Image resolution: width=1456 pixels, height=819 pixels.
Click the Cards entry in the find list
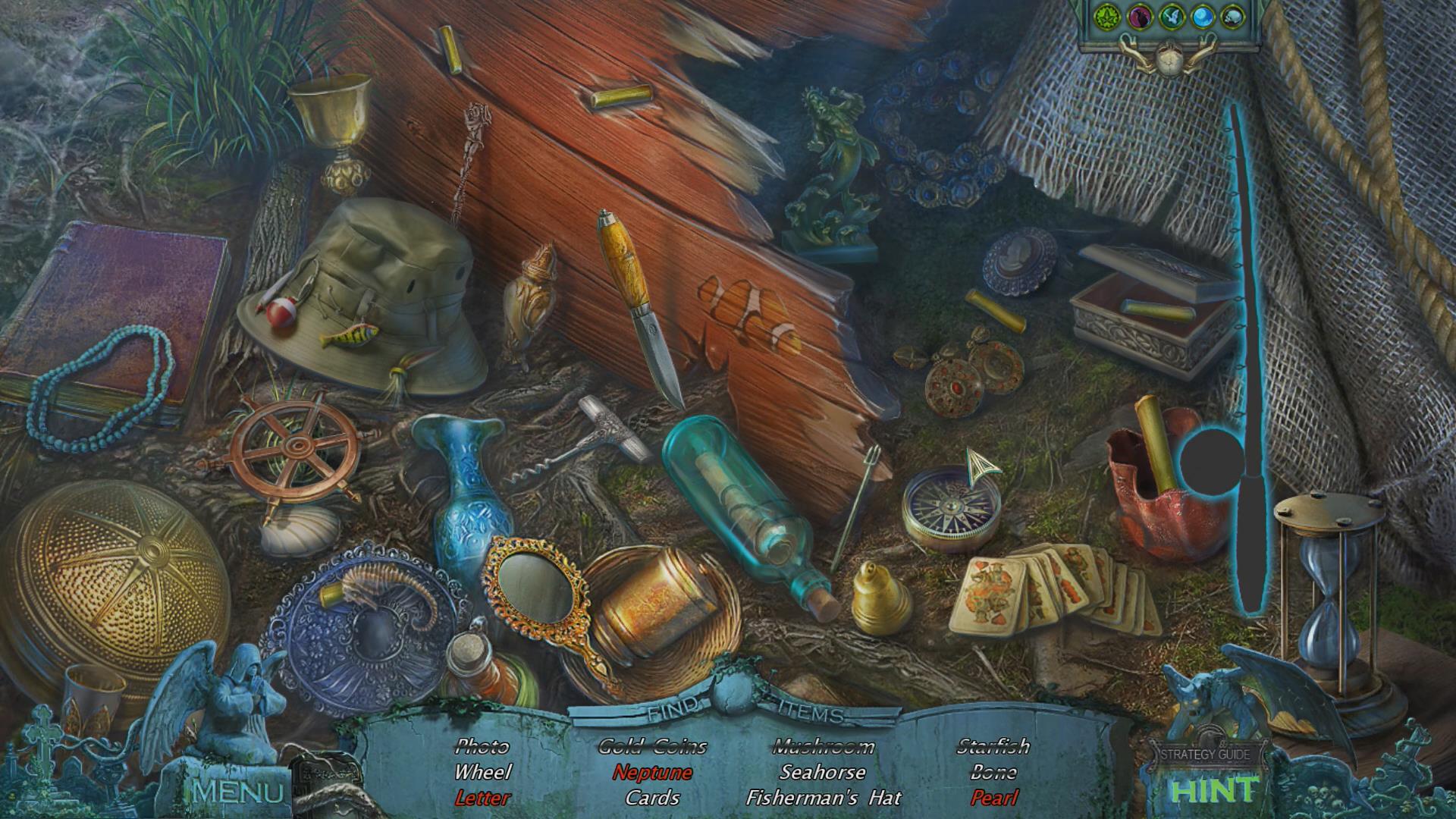[x=652, y=798]
